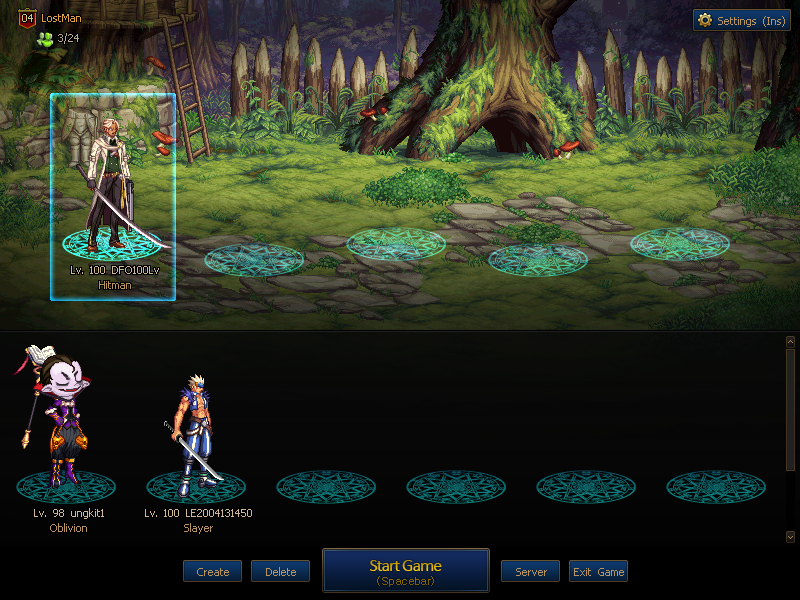Open the Server selection

531,572
